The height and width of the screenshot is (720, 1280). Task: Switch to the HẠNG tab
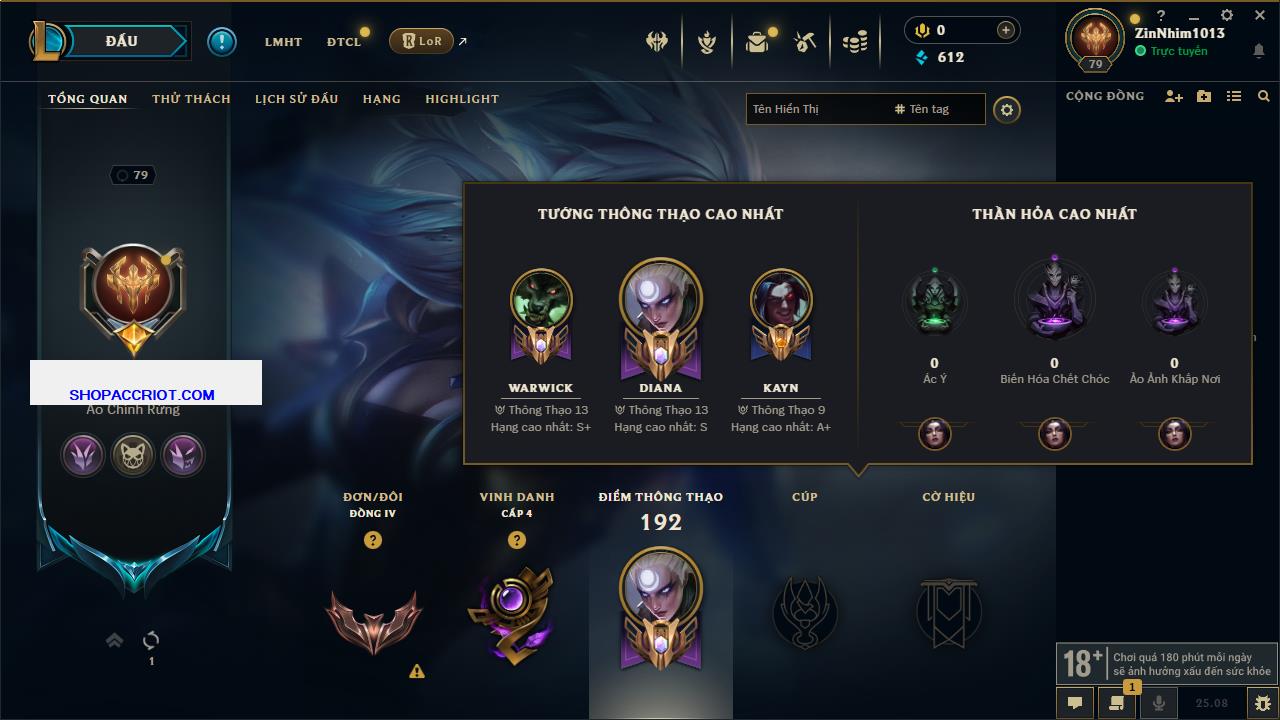click(x=381, y=99)
